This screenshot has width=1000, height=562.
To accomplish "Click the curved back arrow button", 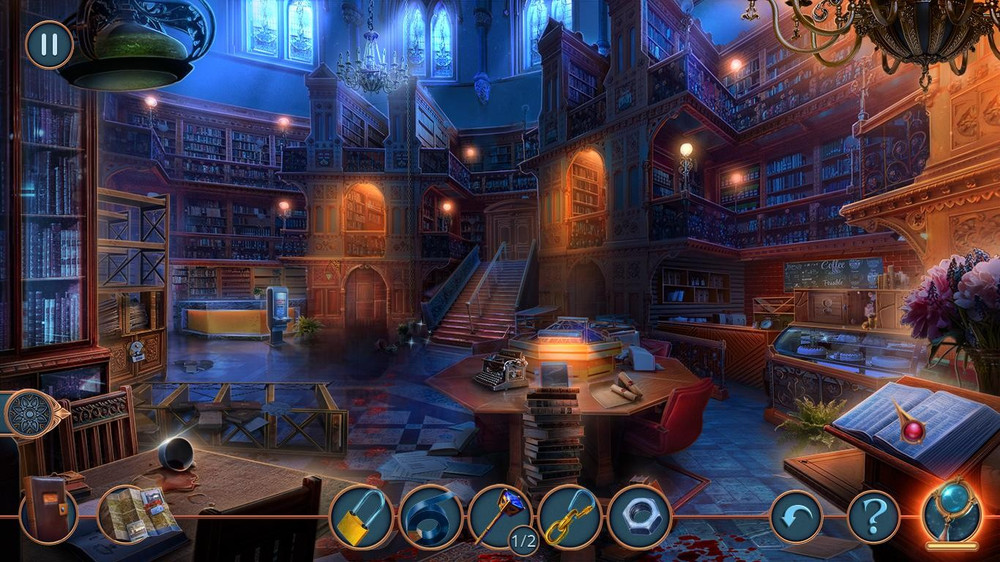I will (796, 517).
